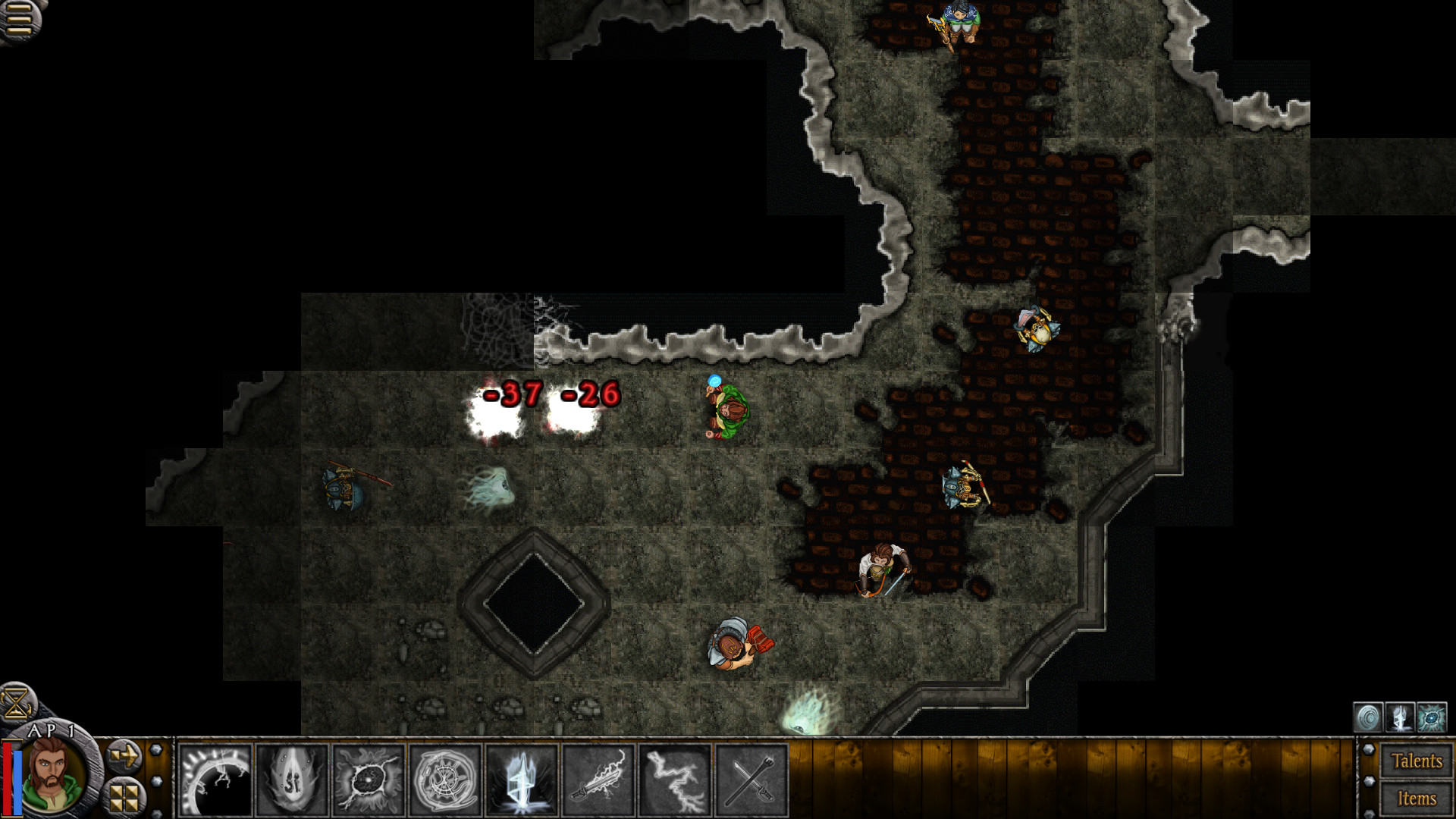Activate the crackling ring spell in hotbar
Viewport: 1456px width, 819px height.
coord(215,780)
